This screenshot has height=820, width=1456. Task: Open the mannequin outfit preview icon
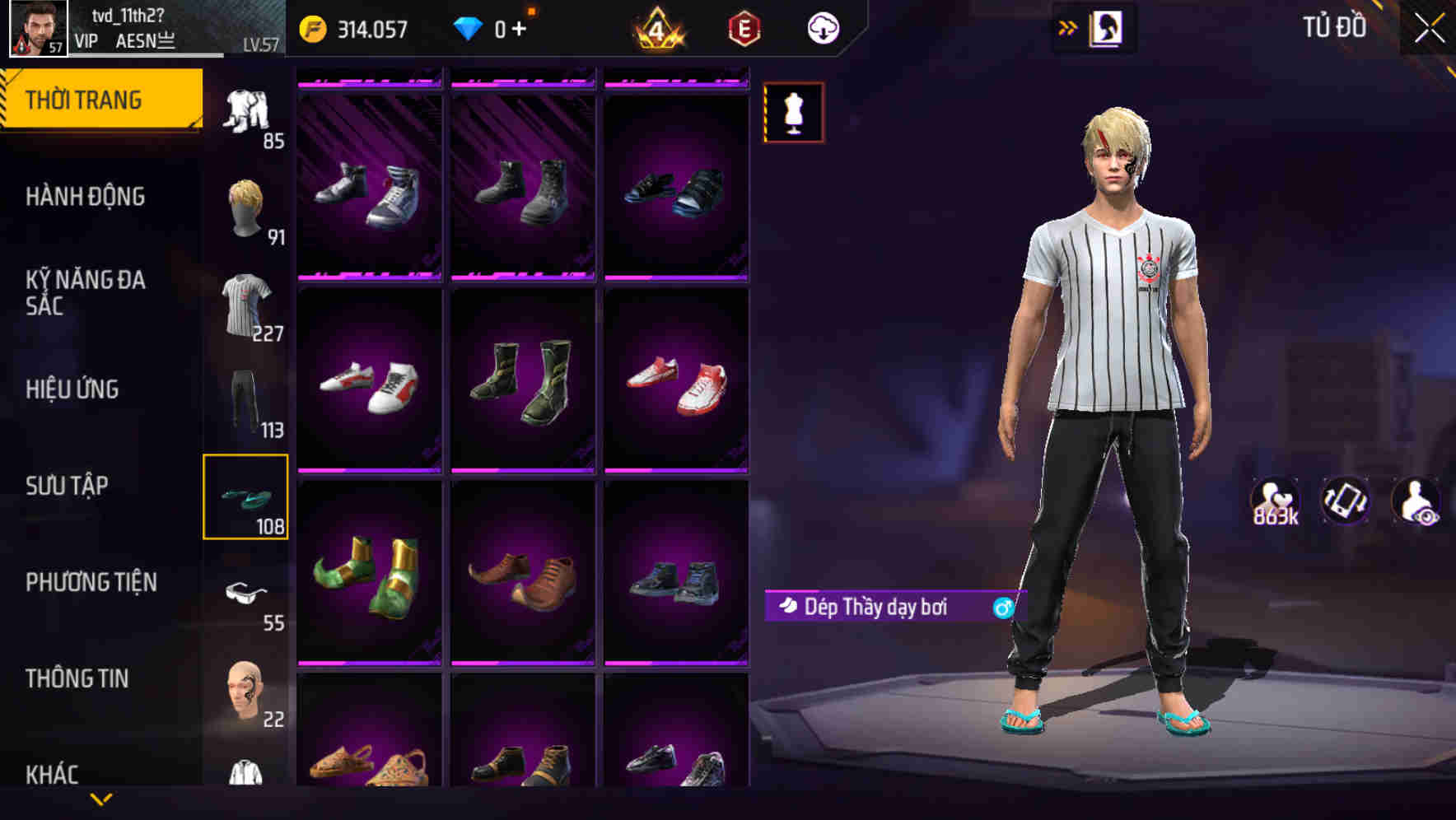[x=792, y=112]
